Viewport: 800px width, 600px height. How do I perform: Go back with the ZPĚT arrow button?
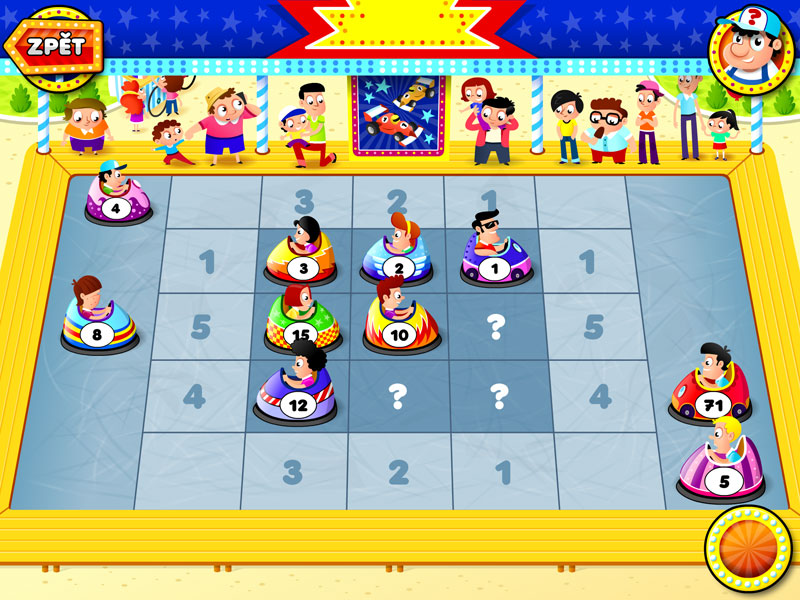(x=52, y=44)
